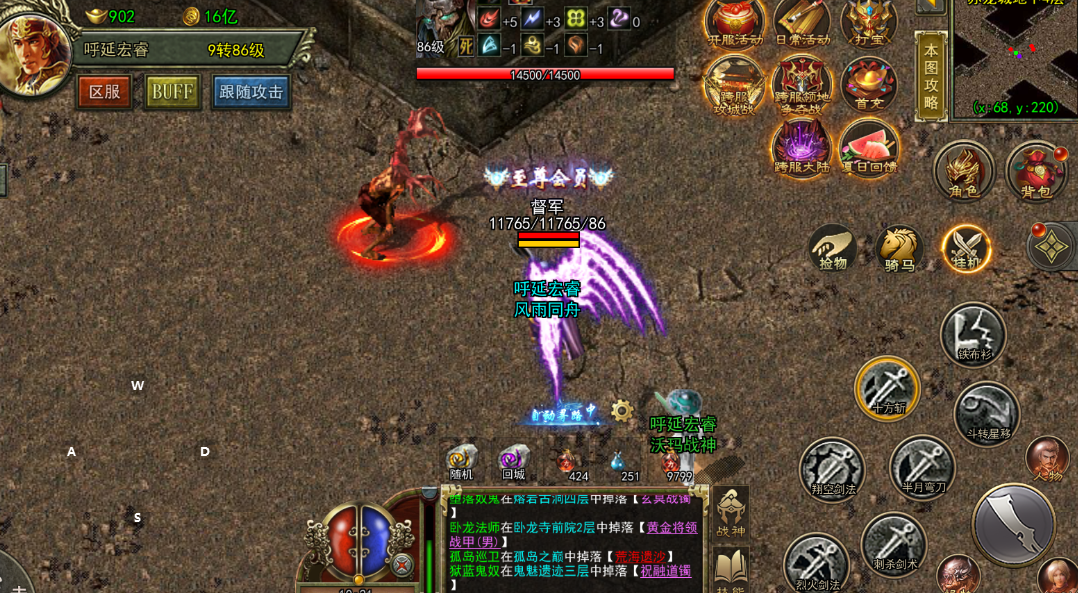Screen dimensions: 1078x593
Task: Open the BUFF panel
Action: tap(172, 92)
